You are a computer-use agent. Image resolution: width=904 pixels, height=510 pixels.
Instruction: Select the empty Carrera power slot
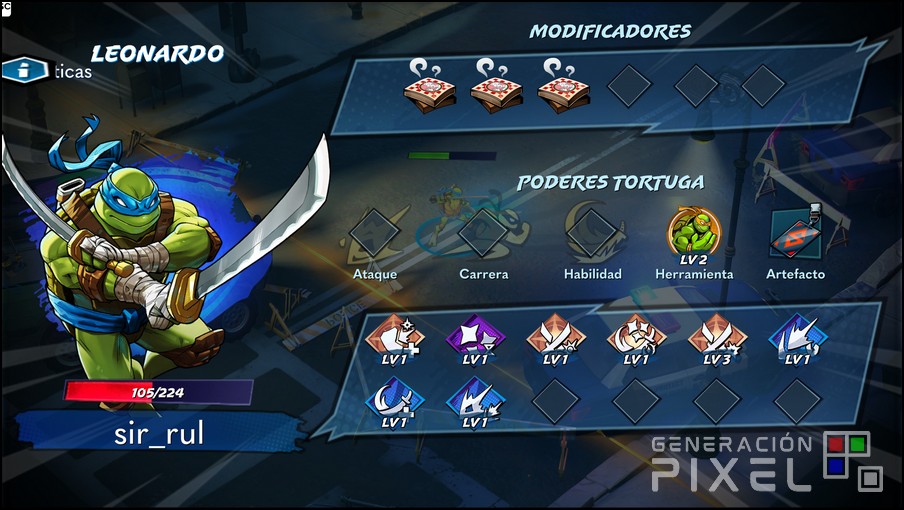(483, 233)
